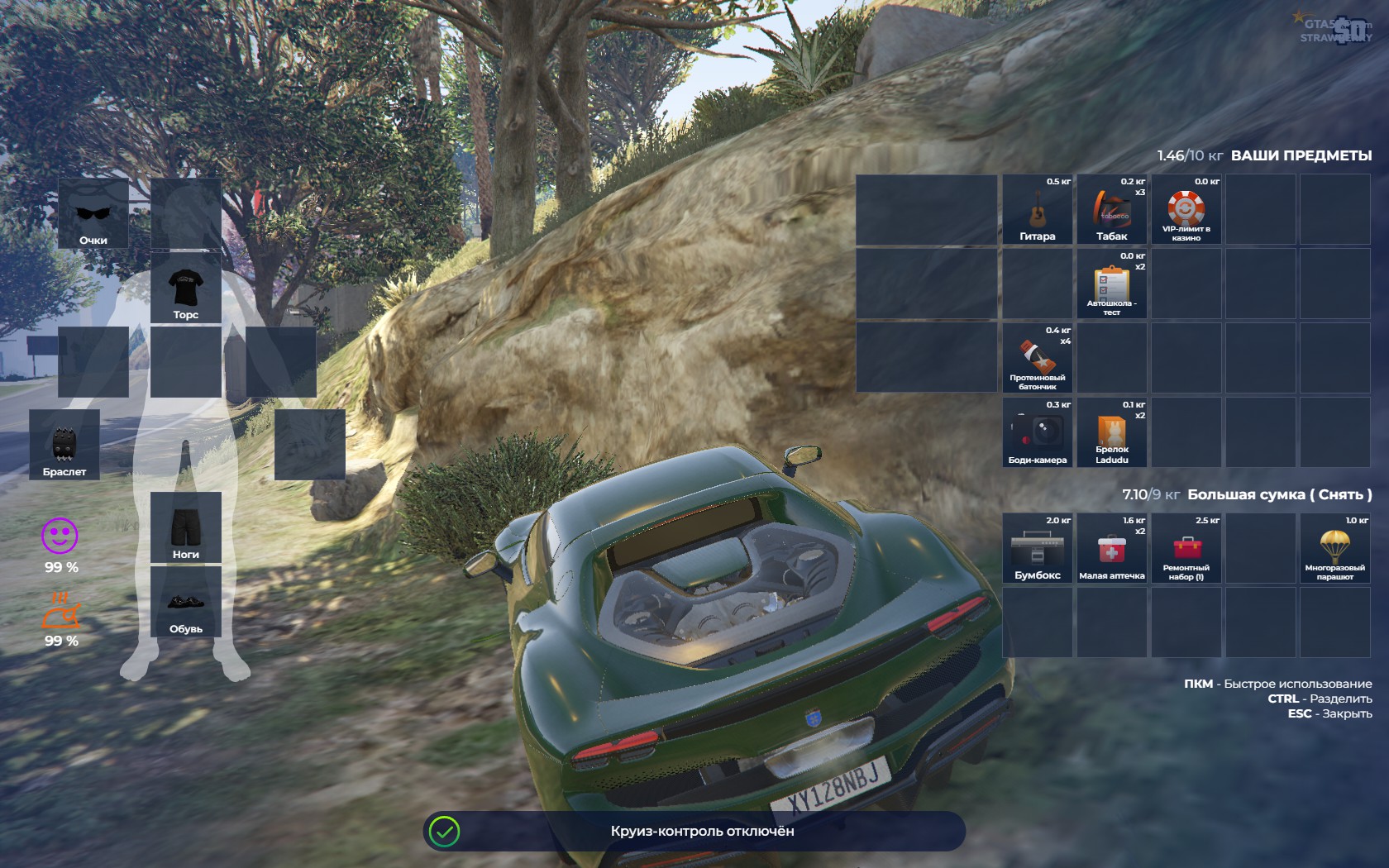
Task: Click the Торс t-shirt equipment slot
Action: [x=186, y=288]
